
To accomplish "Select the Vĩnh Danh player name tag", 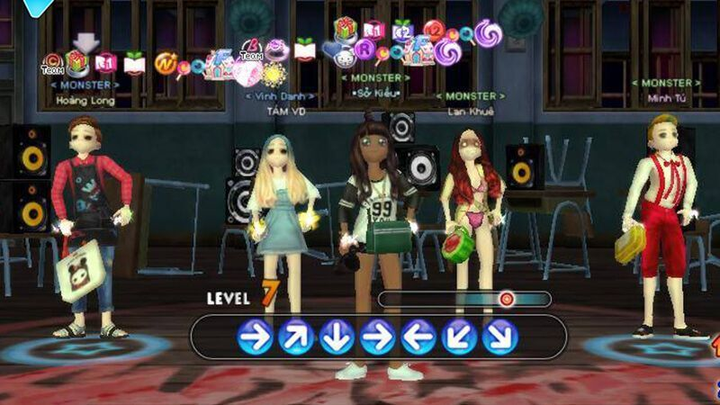I will click(x=279, y=97).
